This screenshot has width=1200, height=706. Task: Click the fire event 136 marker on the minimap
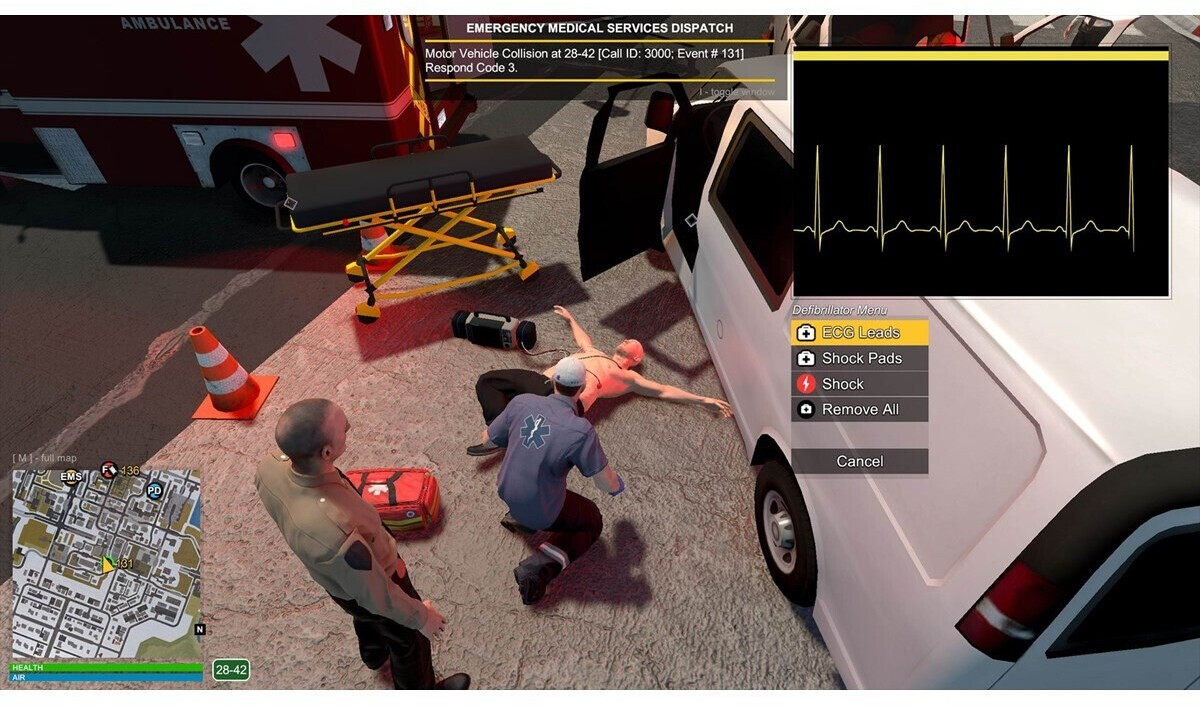[109, 470]
